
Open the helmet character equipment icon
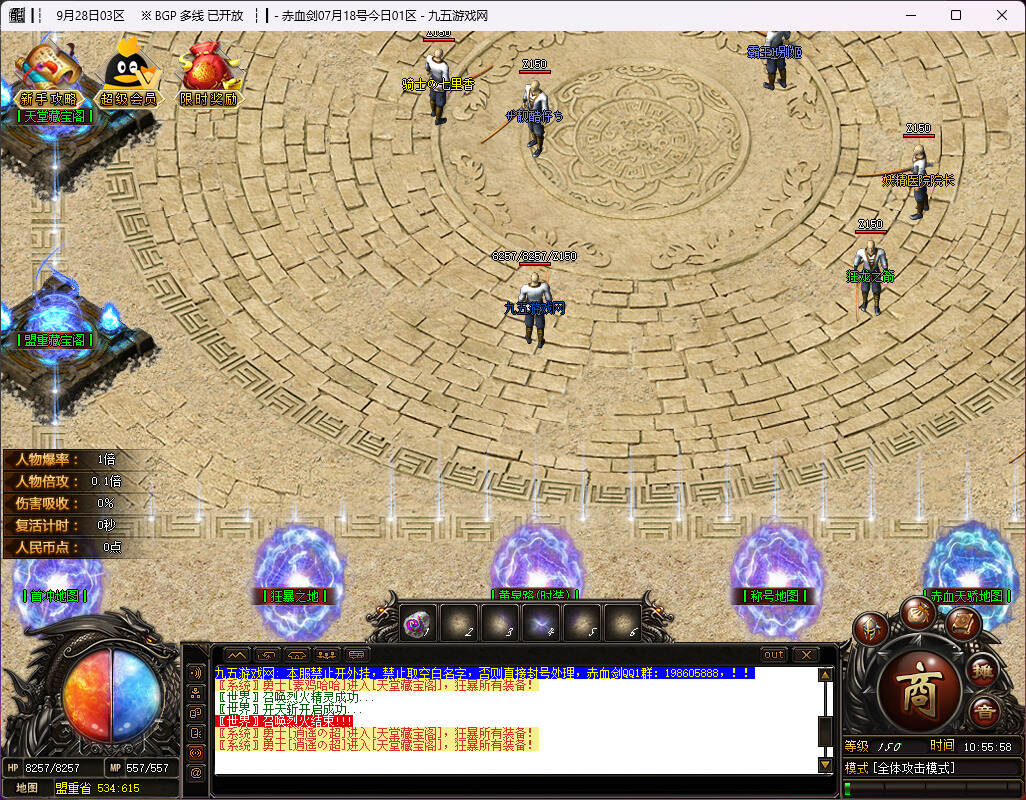[x=870, y=629]
